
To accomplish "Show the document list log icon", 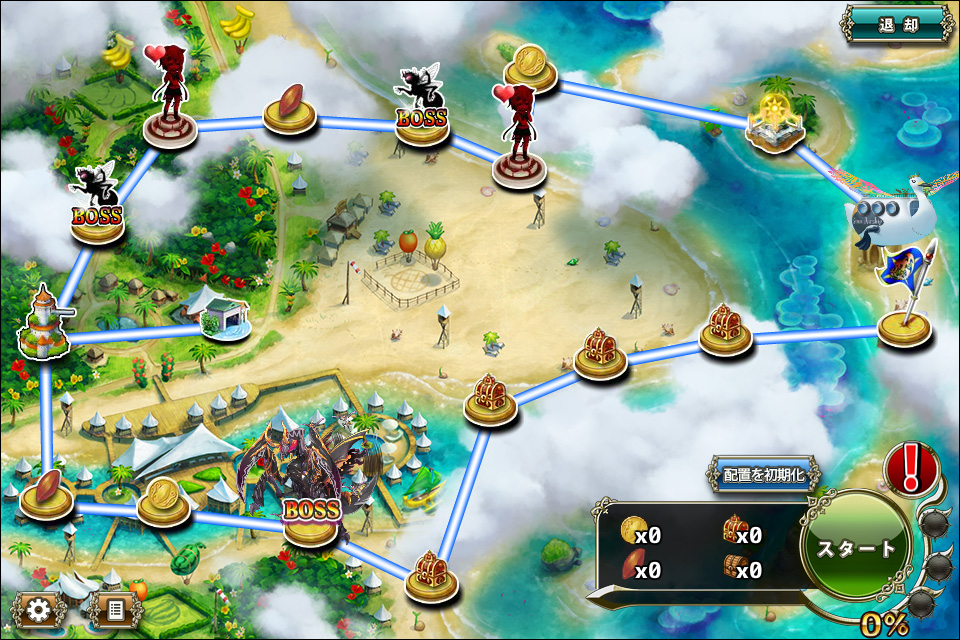I will pyautogui.click(x=114, y=608).
